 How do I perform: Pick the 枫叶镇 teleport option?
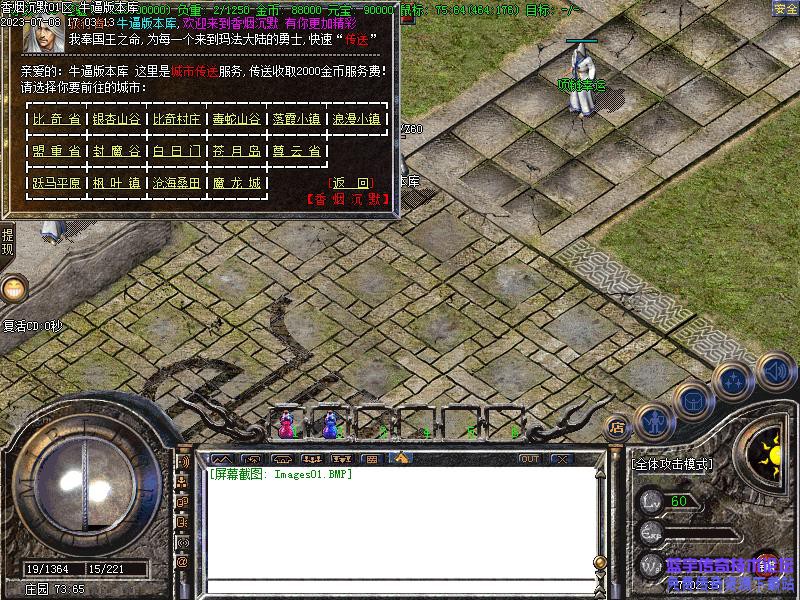pos(116,183)
